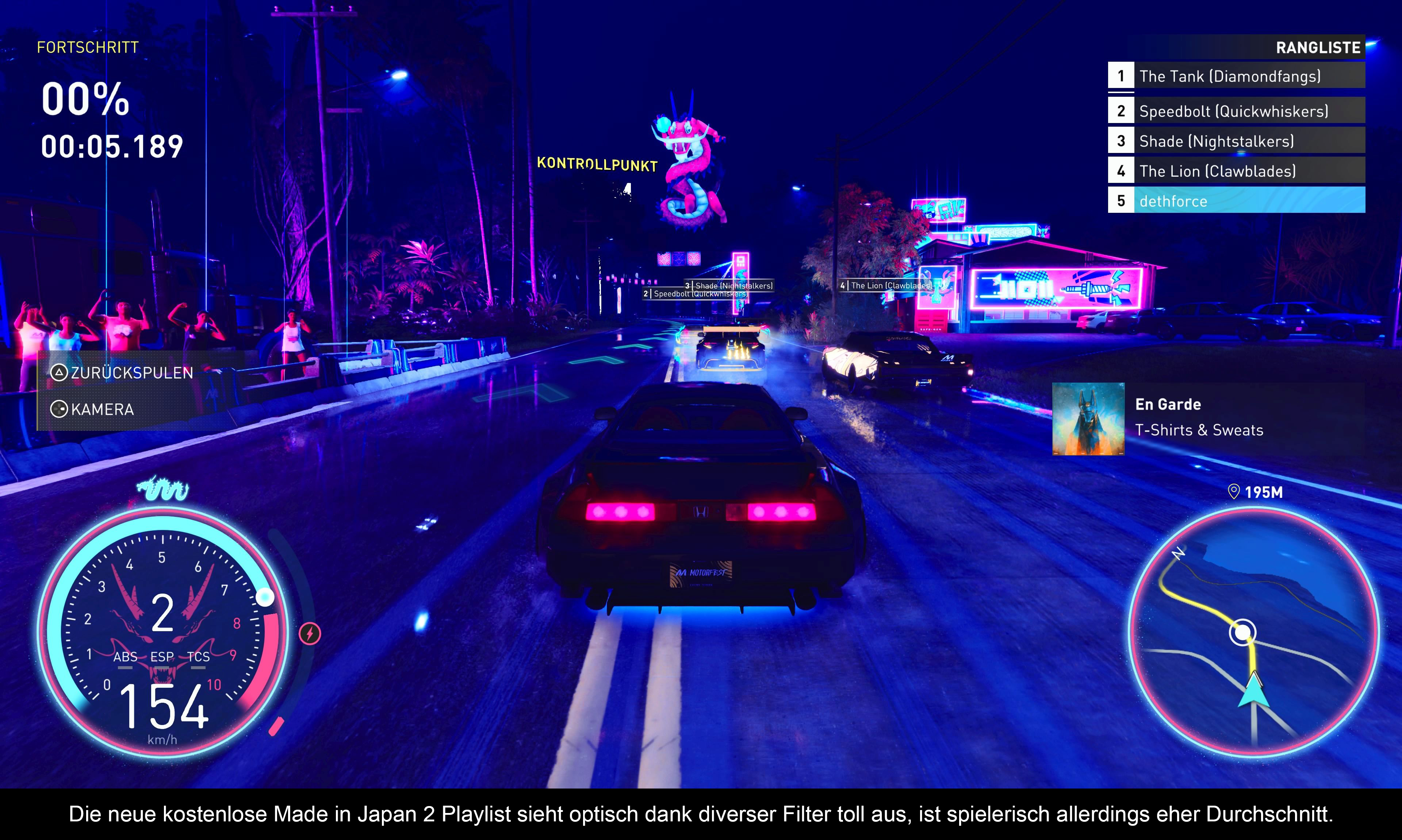
Task: Select The Lion (Clawblades) opponent name tag
Action: coord(887,286)
